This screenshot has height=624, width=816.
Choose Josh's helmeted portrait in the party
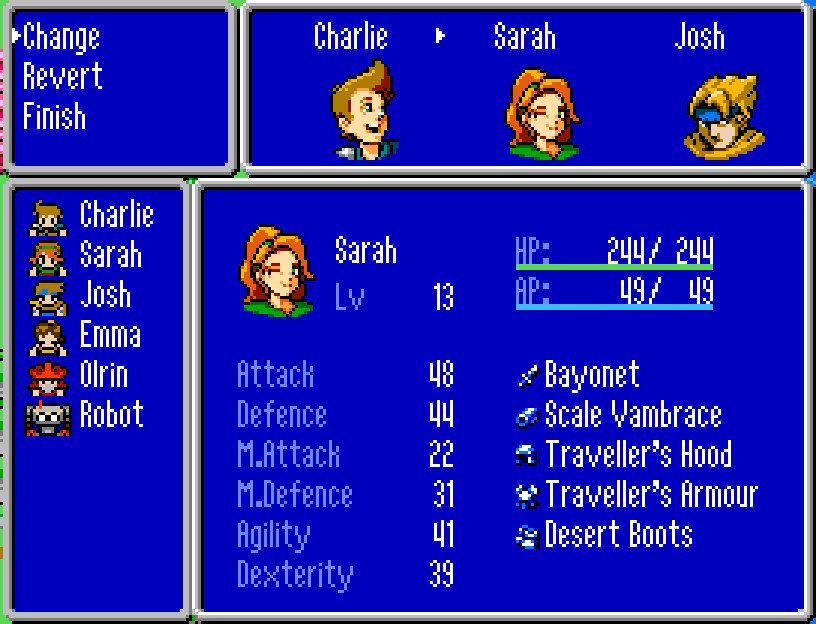(722, 114)
